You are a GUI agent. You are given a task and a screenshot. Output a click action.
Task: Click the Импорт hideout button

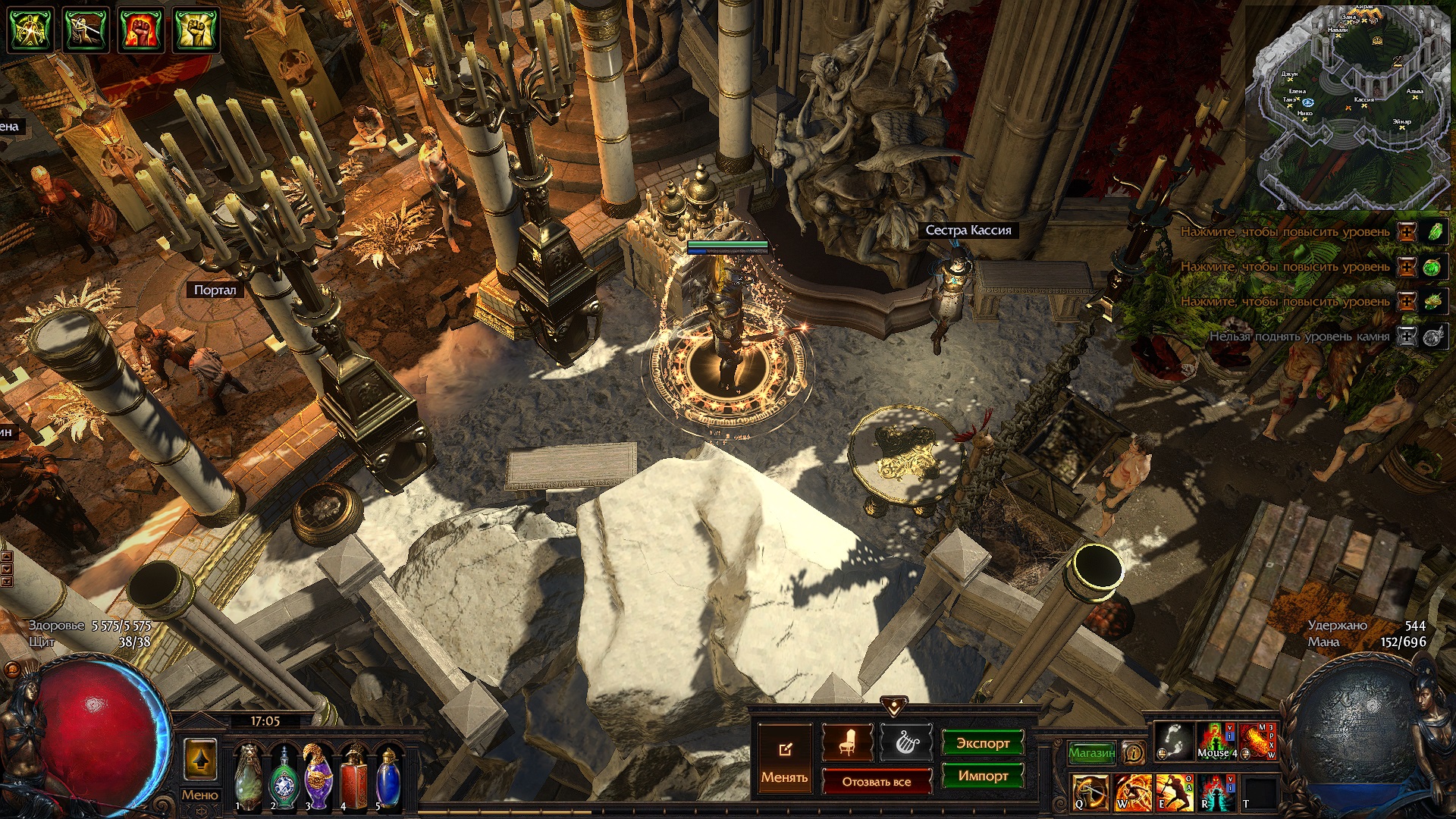(x=982, y=776)
